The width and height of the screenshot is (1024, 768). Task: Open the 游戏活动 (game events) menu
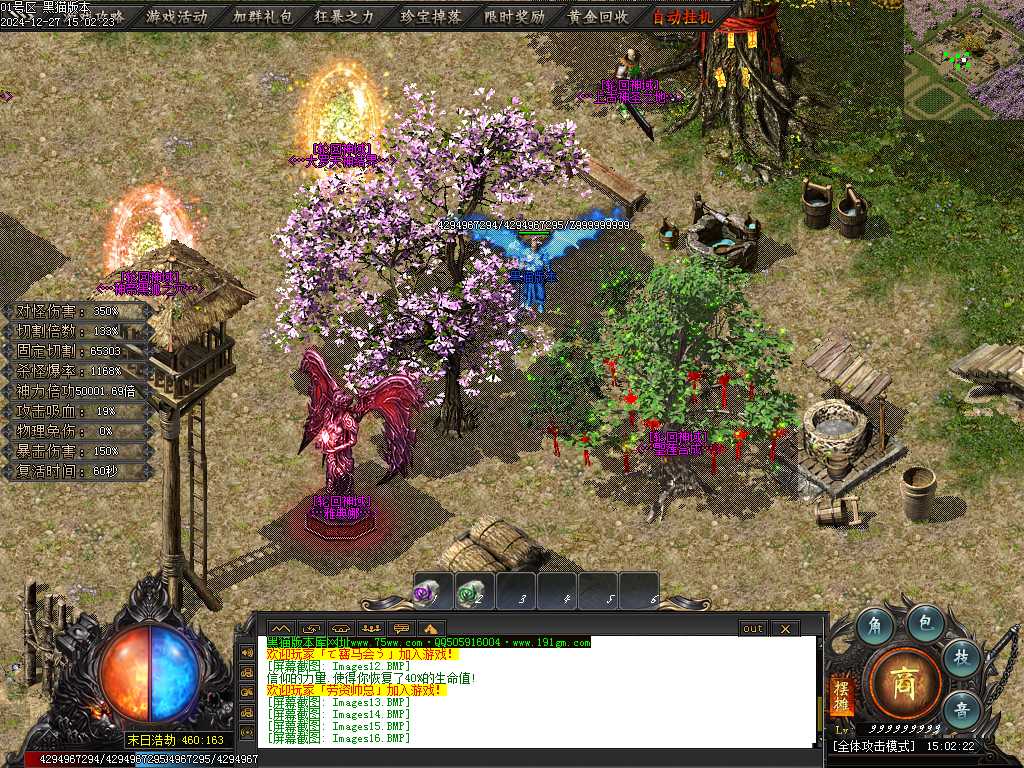point(177,16)
